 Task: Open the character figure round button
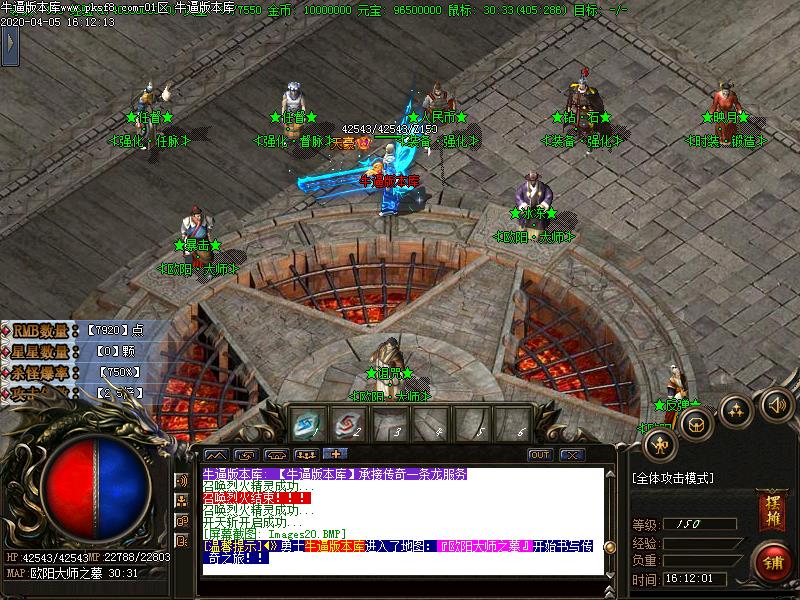click(x=659, y=444)
